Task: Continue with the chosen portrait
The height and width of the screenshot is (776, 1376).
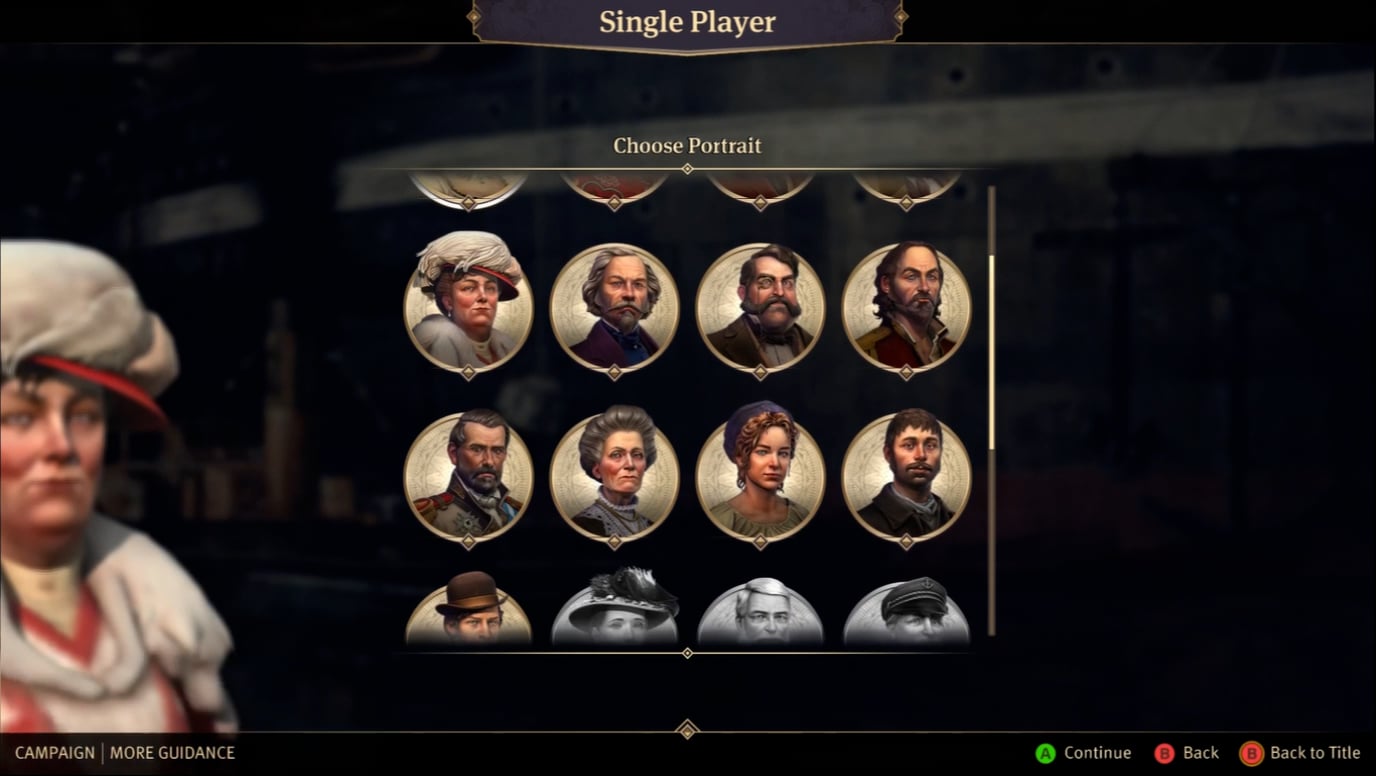Action: (1084, 753)
